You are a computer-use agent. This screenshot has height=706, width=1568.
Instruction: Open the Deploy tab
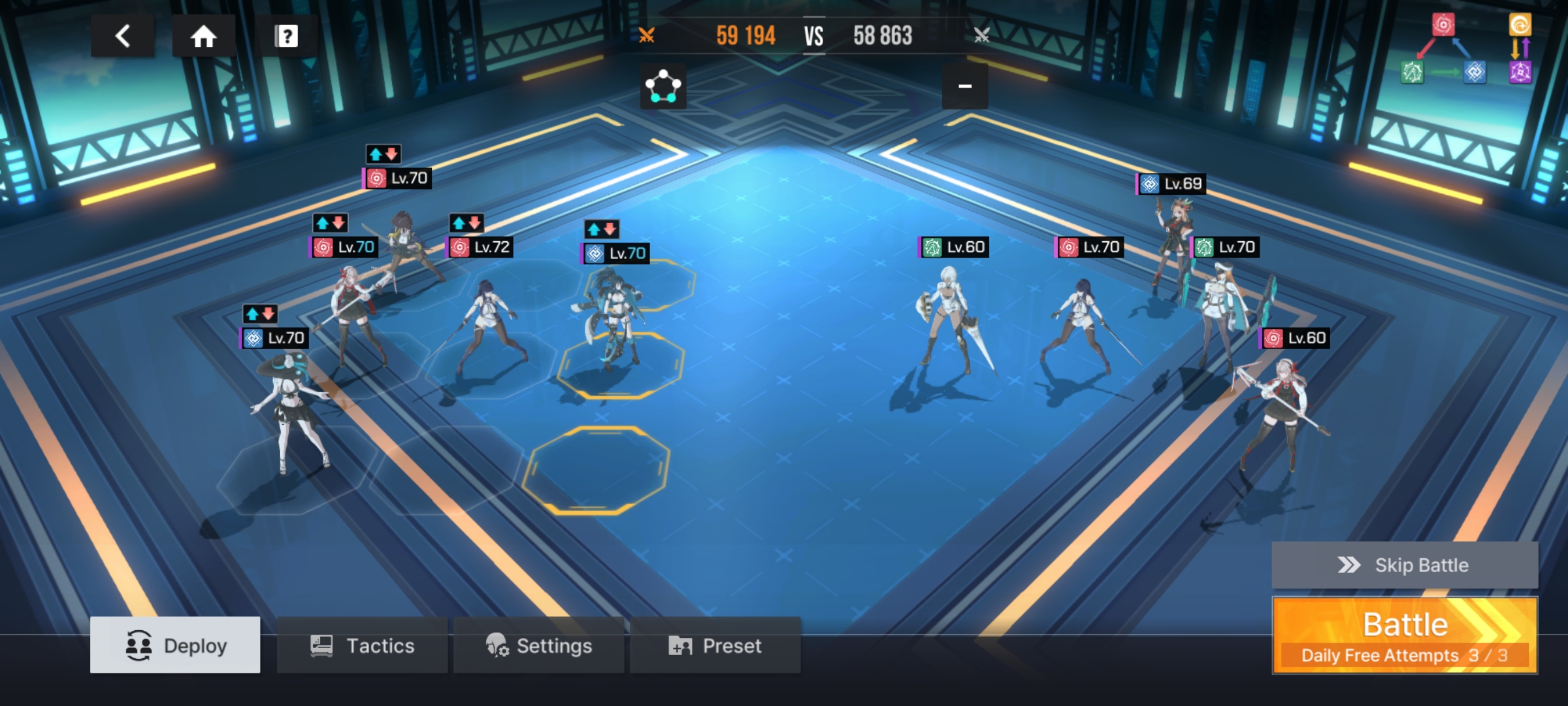pyautogui.click(x=175, y=645)
